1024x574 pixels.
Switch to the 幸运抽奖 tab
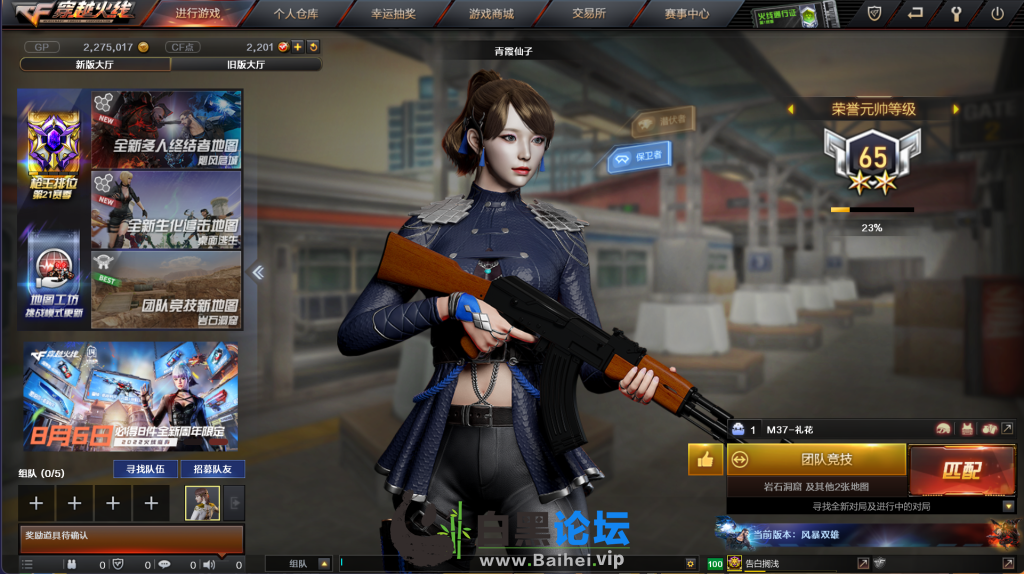coord(393,14)
